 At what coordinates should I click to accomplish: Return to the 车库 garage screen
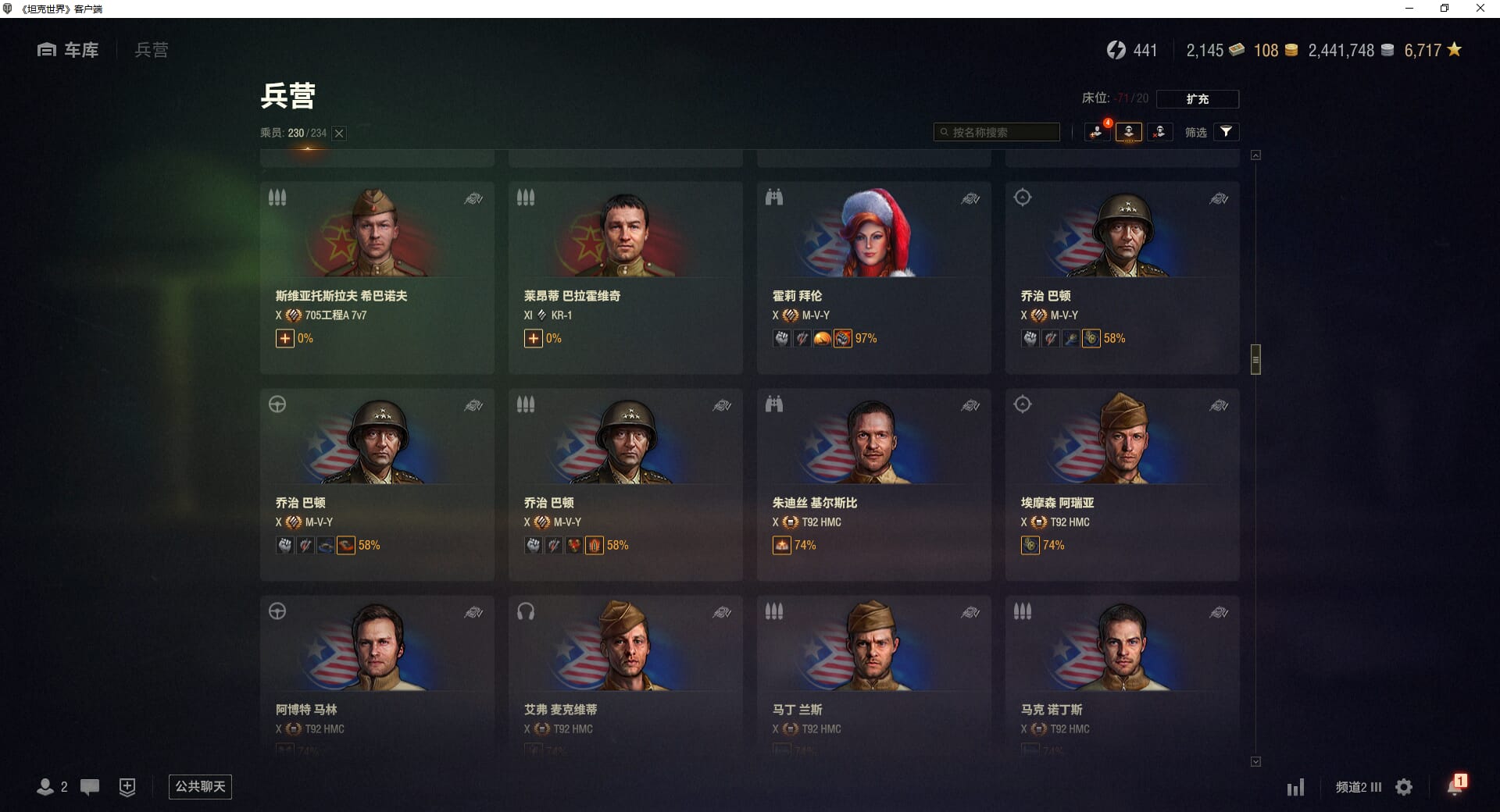pos(68,50)
